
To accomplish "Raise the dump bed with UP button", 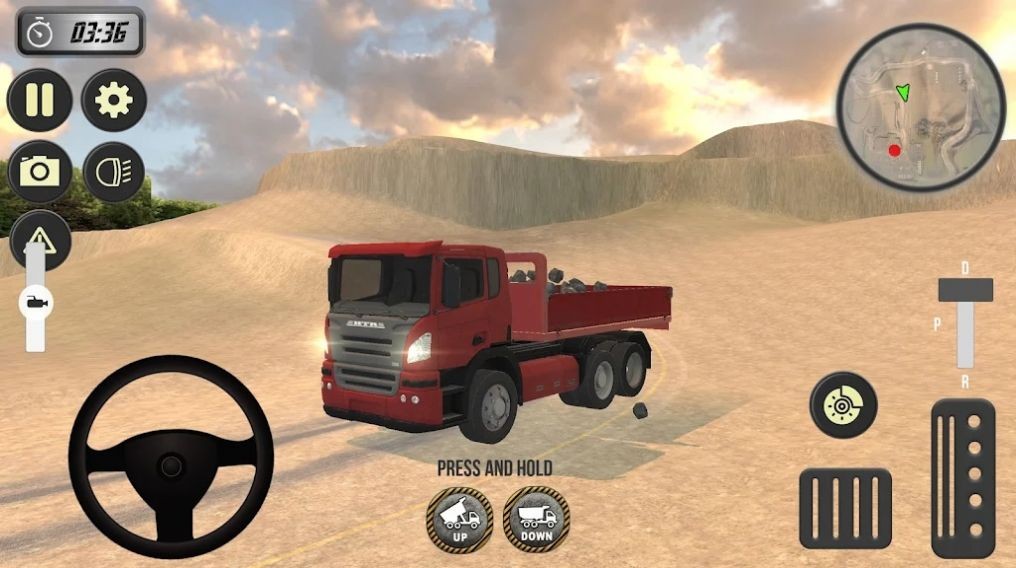I will 459,518.
